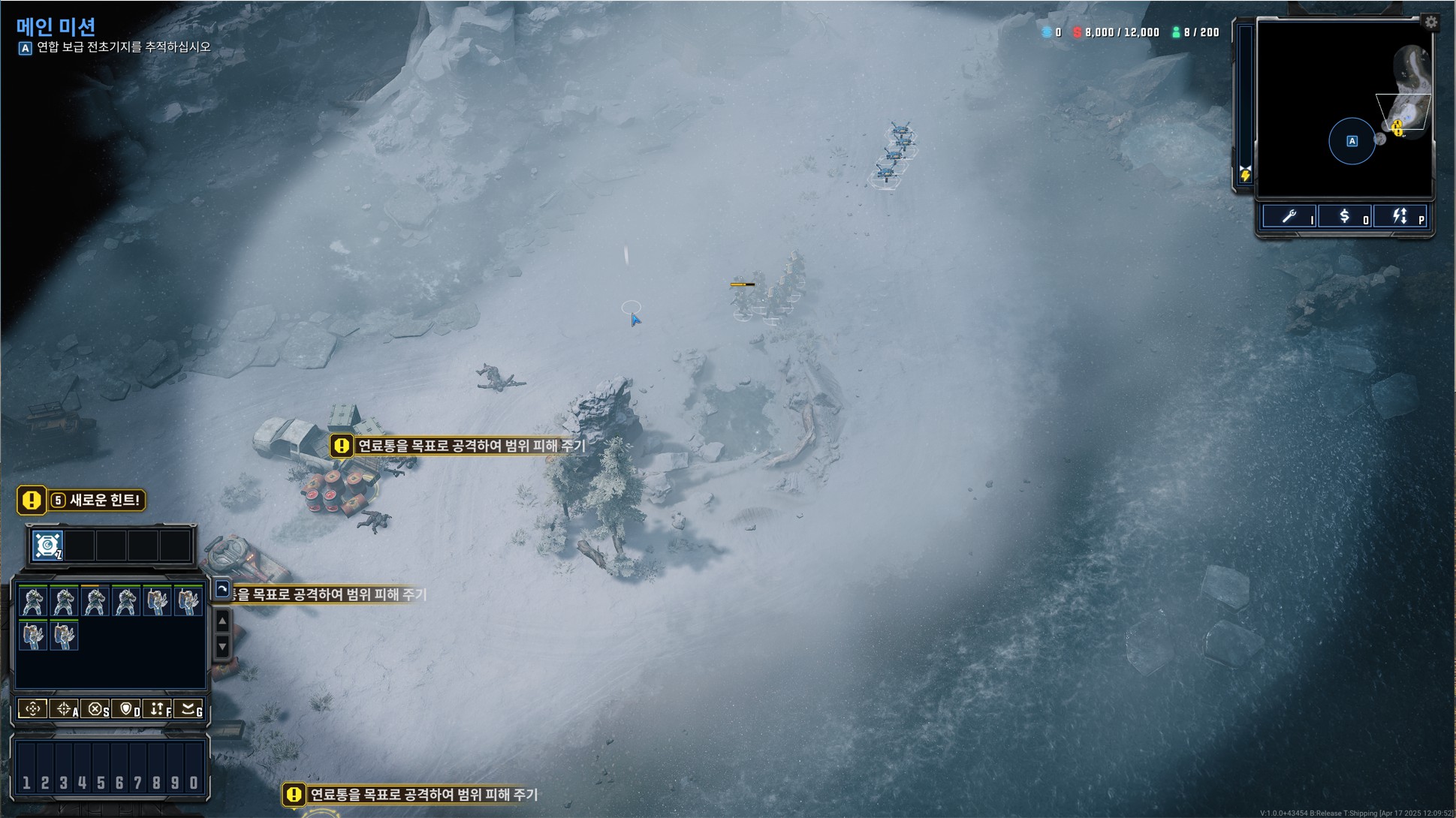Activate the wrench repair button

click(1289, 217)
